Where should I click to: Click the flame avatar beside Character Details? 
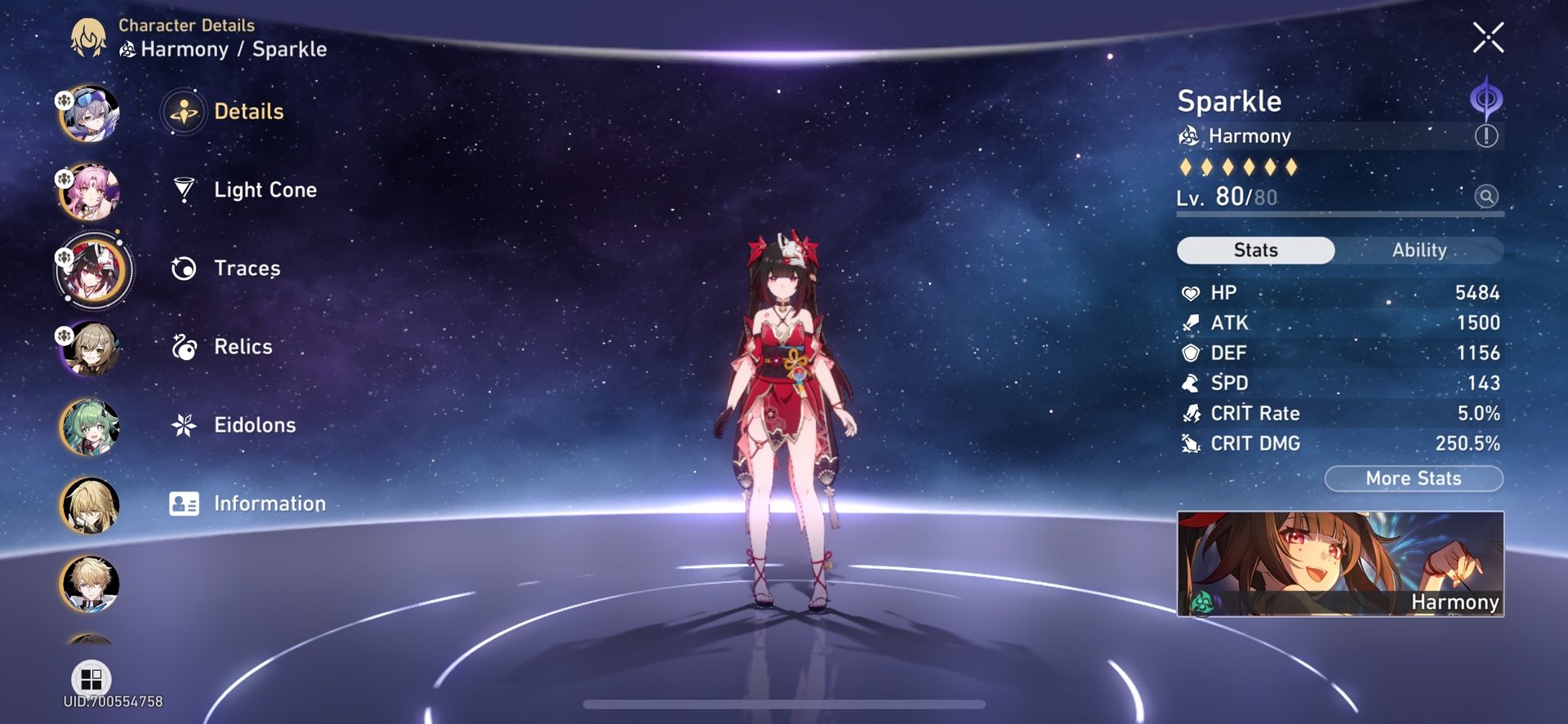coord(89,36)
